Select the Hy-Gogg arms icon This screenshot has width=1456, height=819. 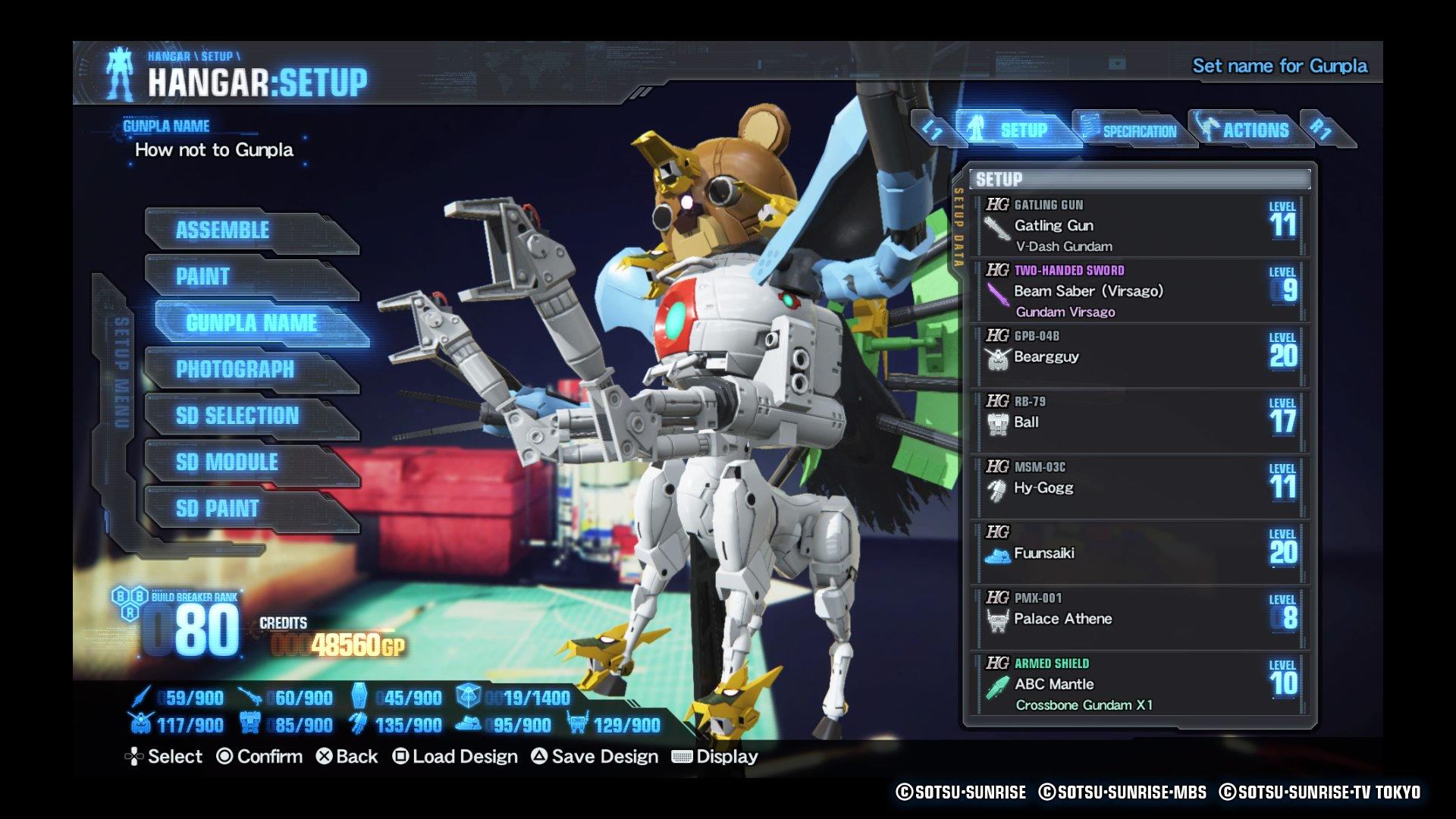pos(997,488)
